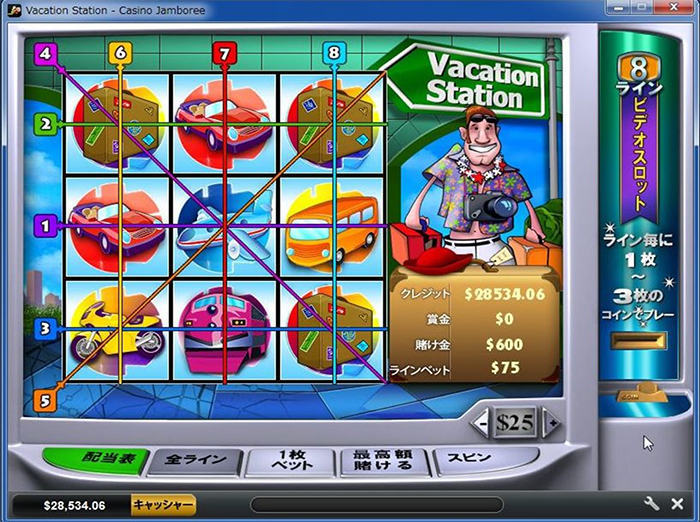Select payline marker number 5
Image resolution: width=700 pixels, height=522 pixels.
pos(45,400)
